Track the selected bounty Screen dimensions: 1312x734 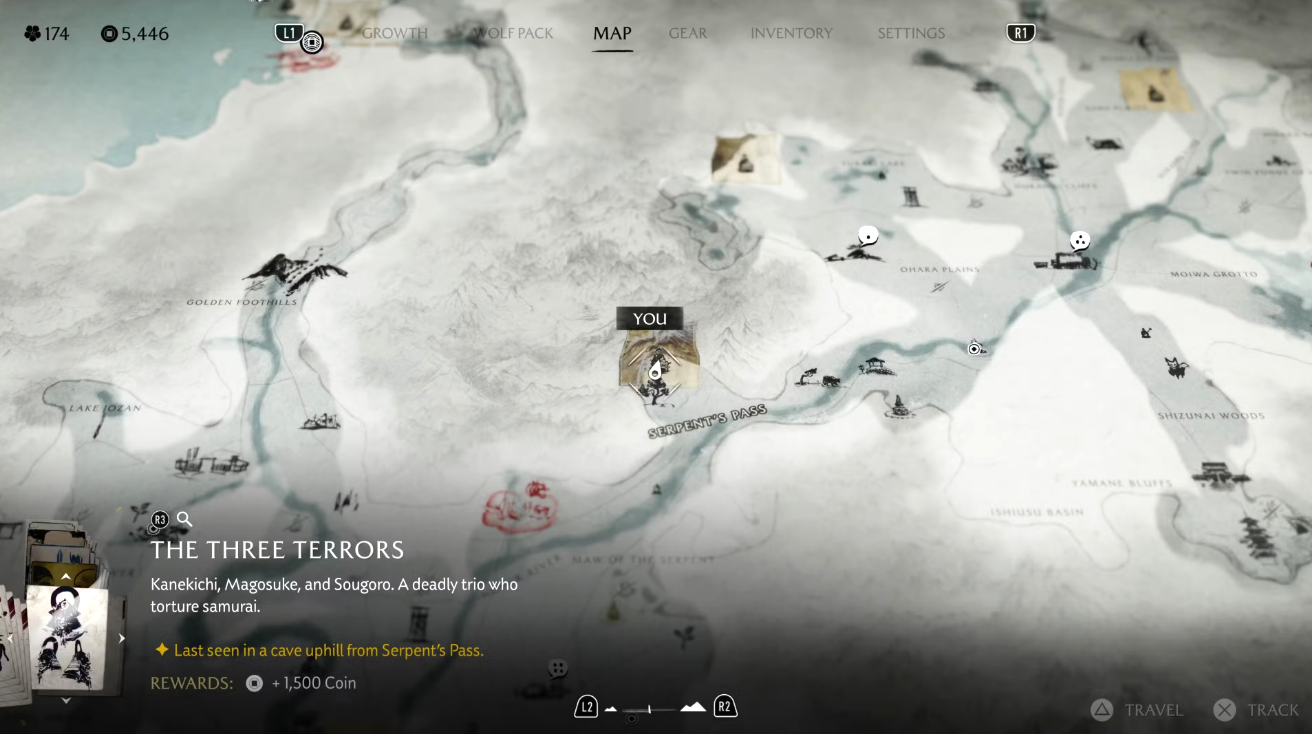click(x=1257, y=710)
